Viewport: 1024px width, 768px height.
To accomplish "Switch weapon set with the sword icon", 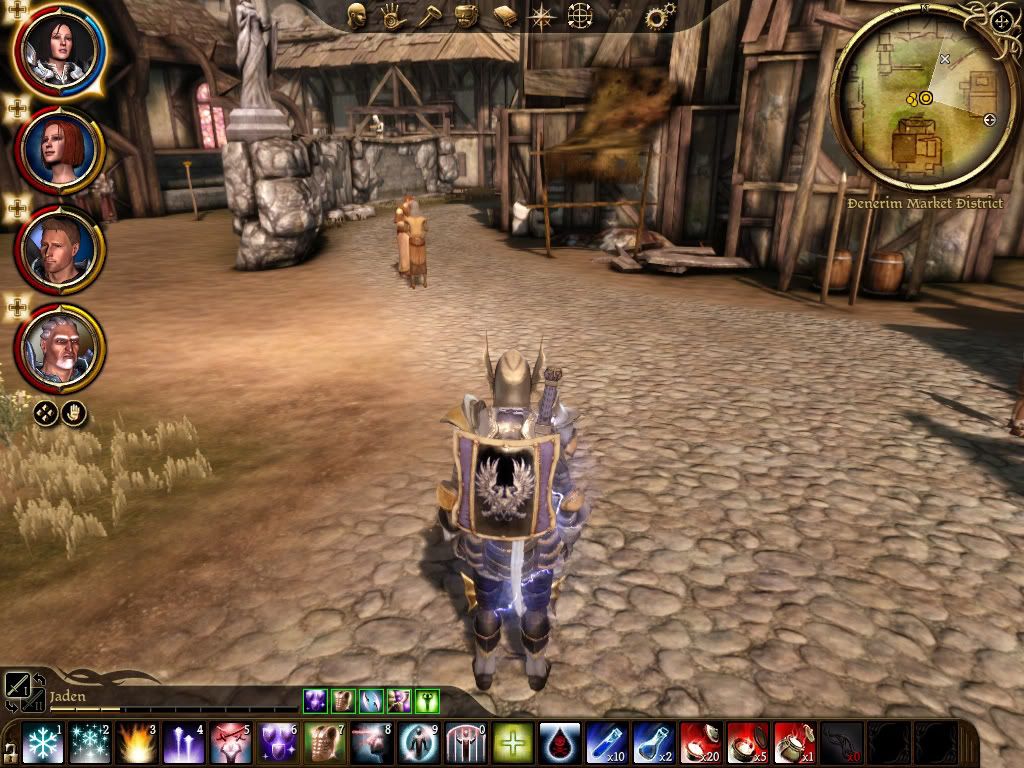I will [x=19, y=686].
